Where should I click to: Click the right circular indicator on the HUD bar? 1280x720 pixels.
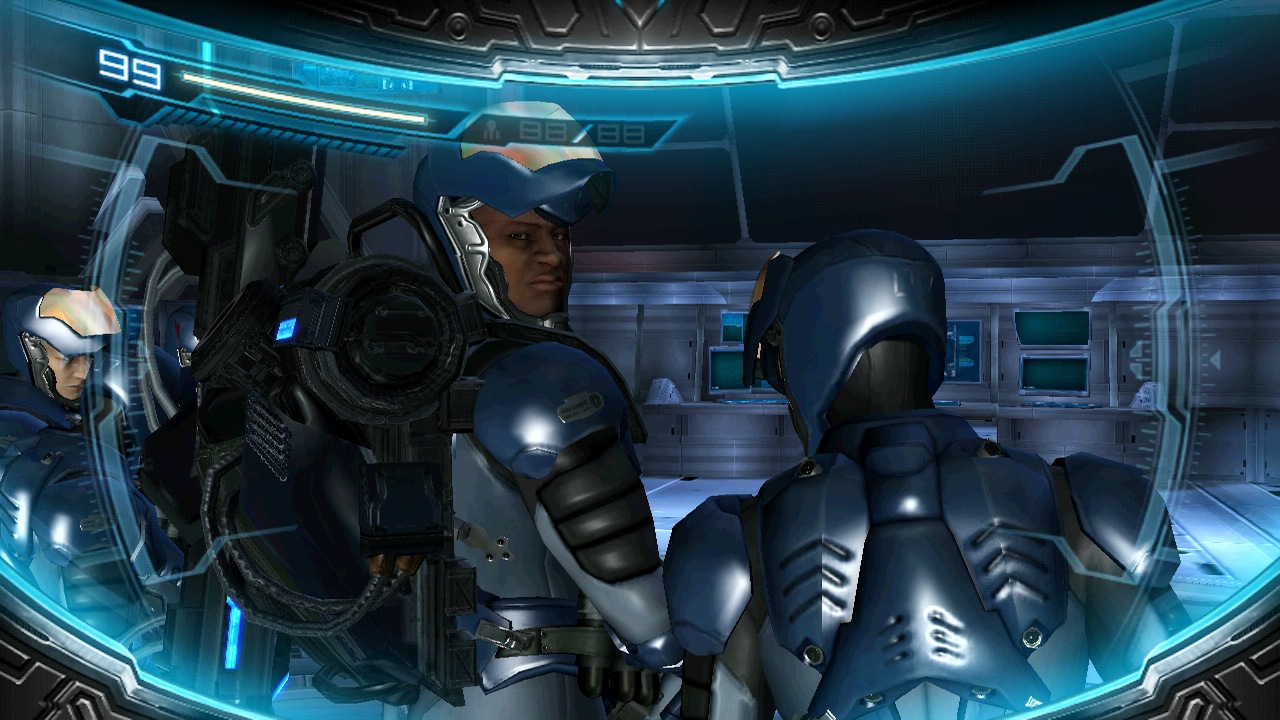406,86
